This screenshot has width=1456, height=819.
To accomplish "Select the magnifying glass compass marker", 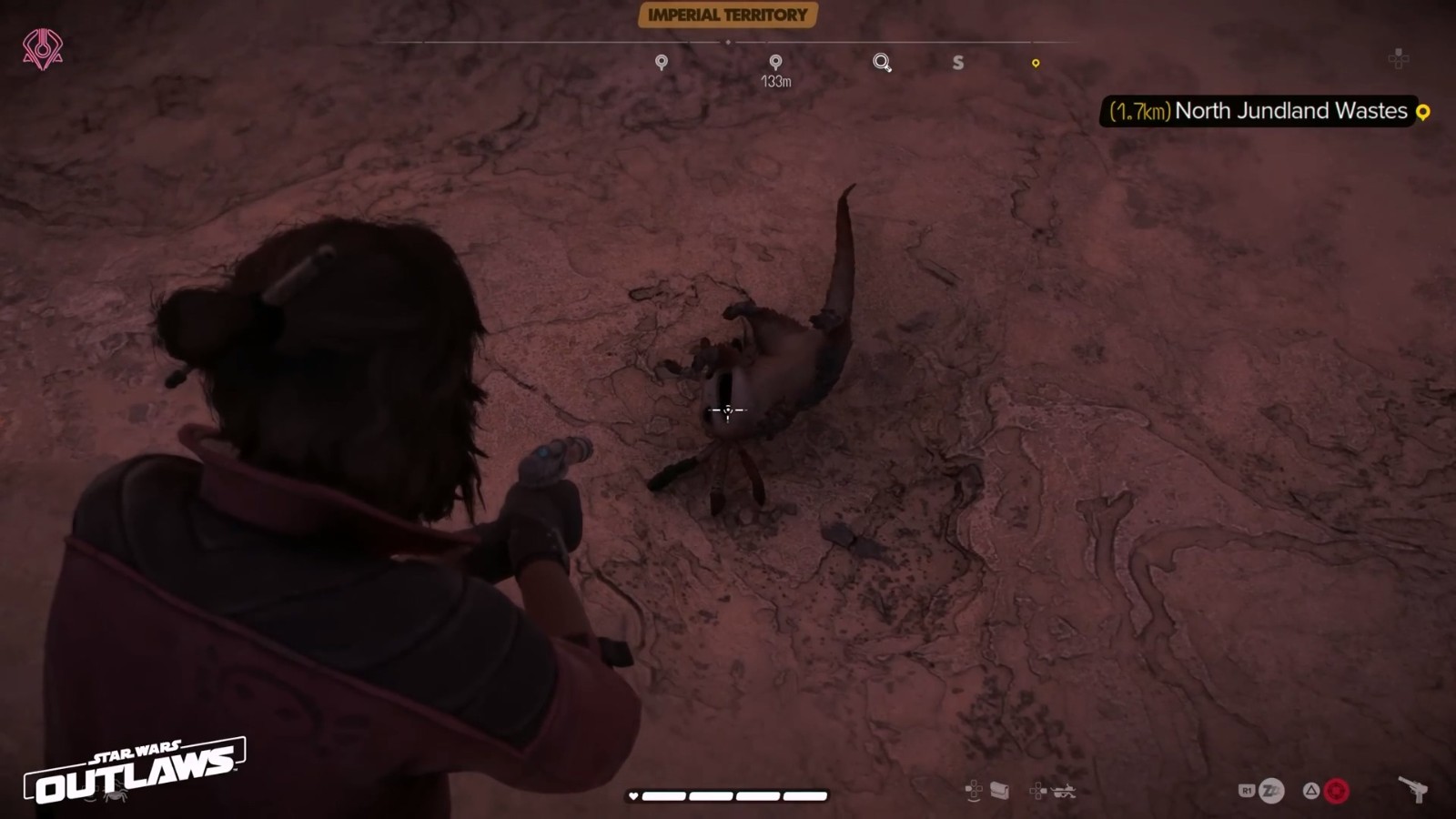I will coord(882,62).
